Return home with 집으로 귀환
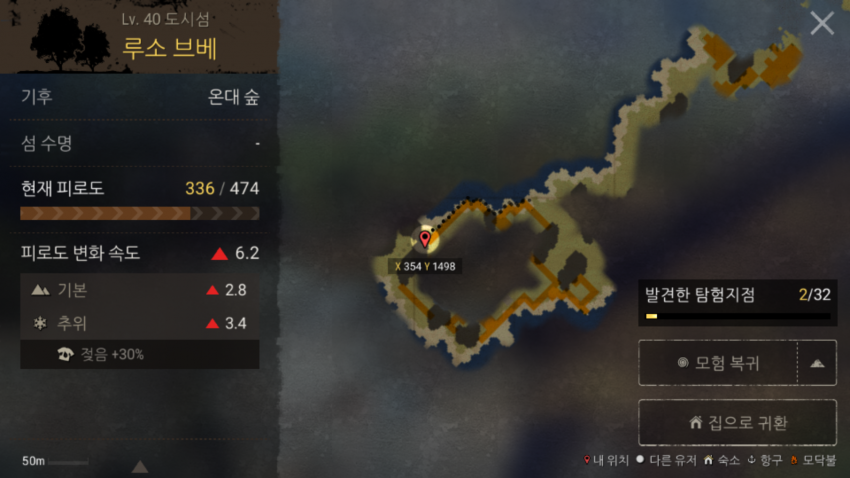Screen dimensions: 850x478 (737, 423)
